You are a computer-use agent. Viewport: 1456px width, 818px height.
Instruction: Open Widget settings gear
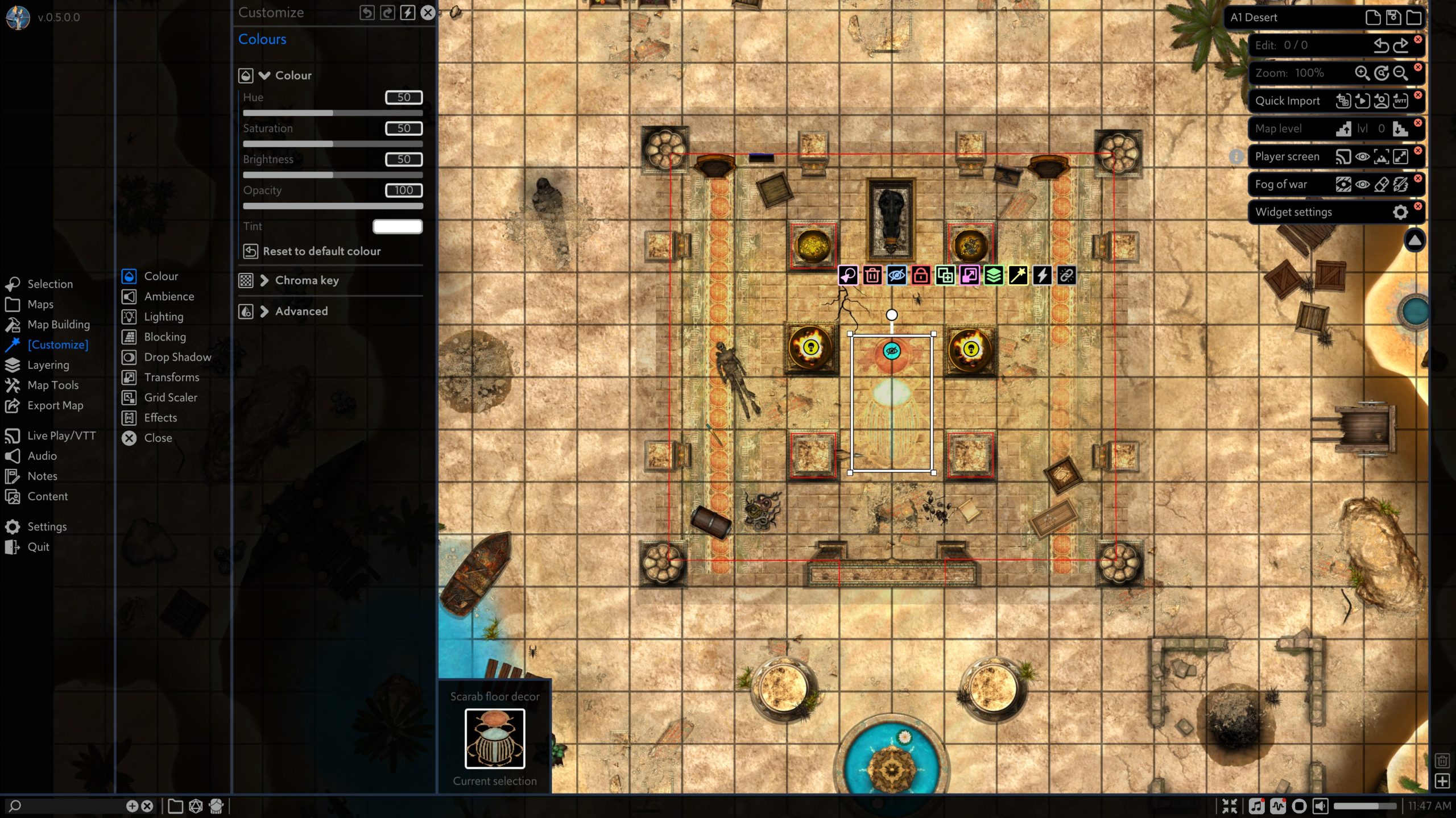click(1400, 212)
